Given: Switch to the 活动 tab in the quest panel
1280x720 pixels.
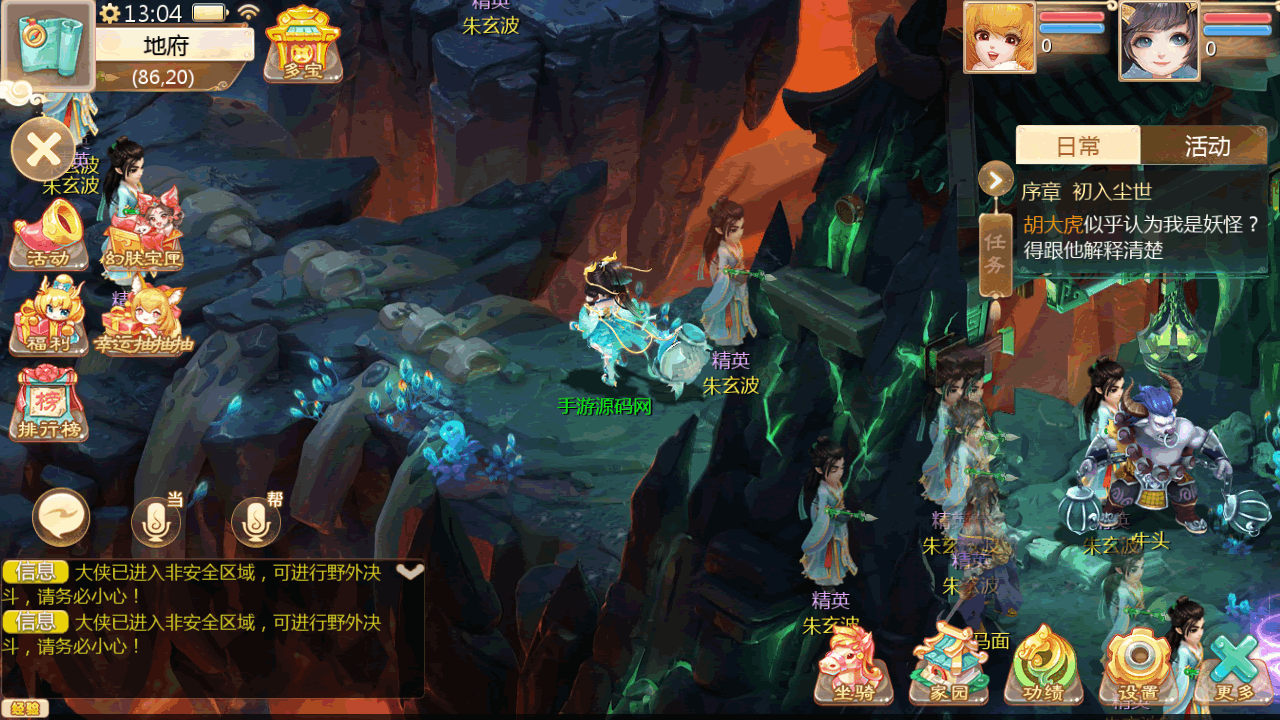Looking at the screenshot, I should click(1206, 146).
